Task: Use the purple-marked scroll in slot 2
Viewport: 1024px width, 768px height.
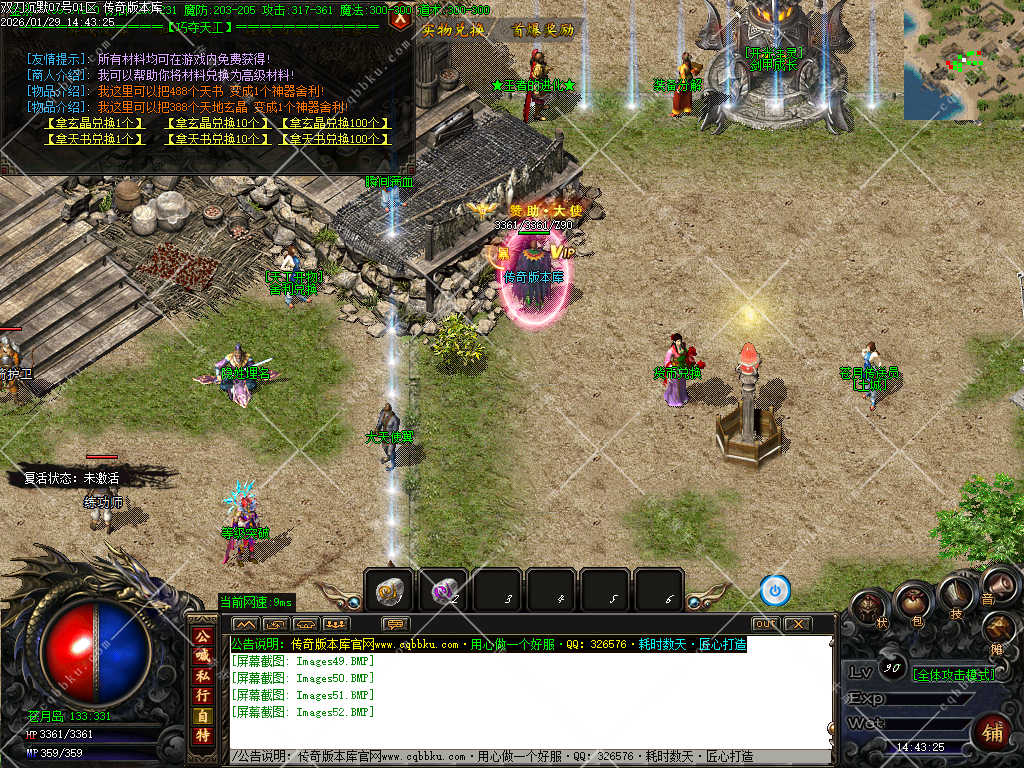Action: point(443,591)
